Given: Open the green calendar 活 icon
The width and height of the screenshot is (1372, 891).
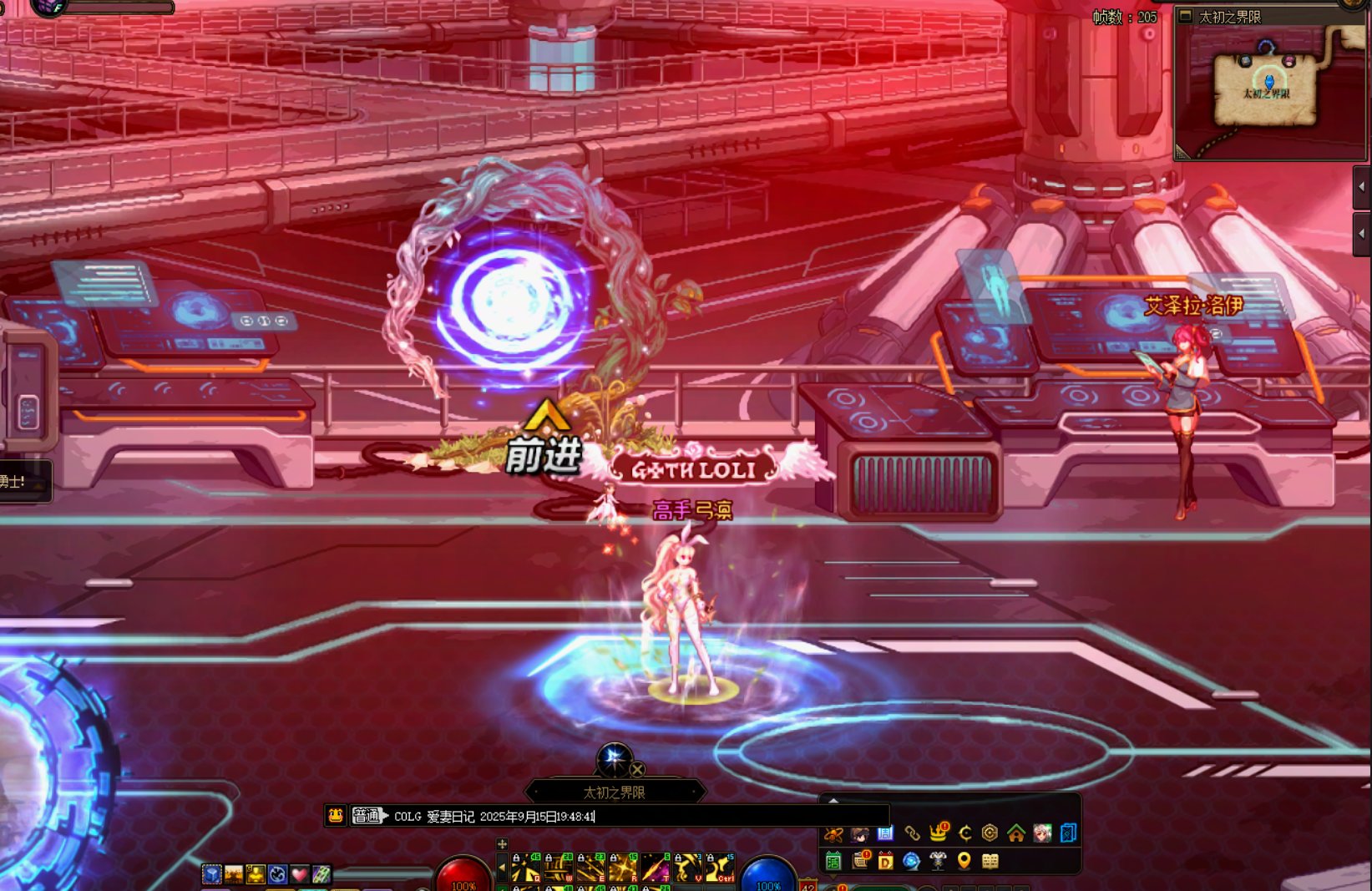Looking at the screenshot, I should [x=833, y=861].
